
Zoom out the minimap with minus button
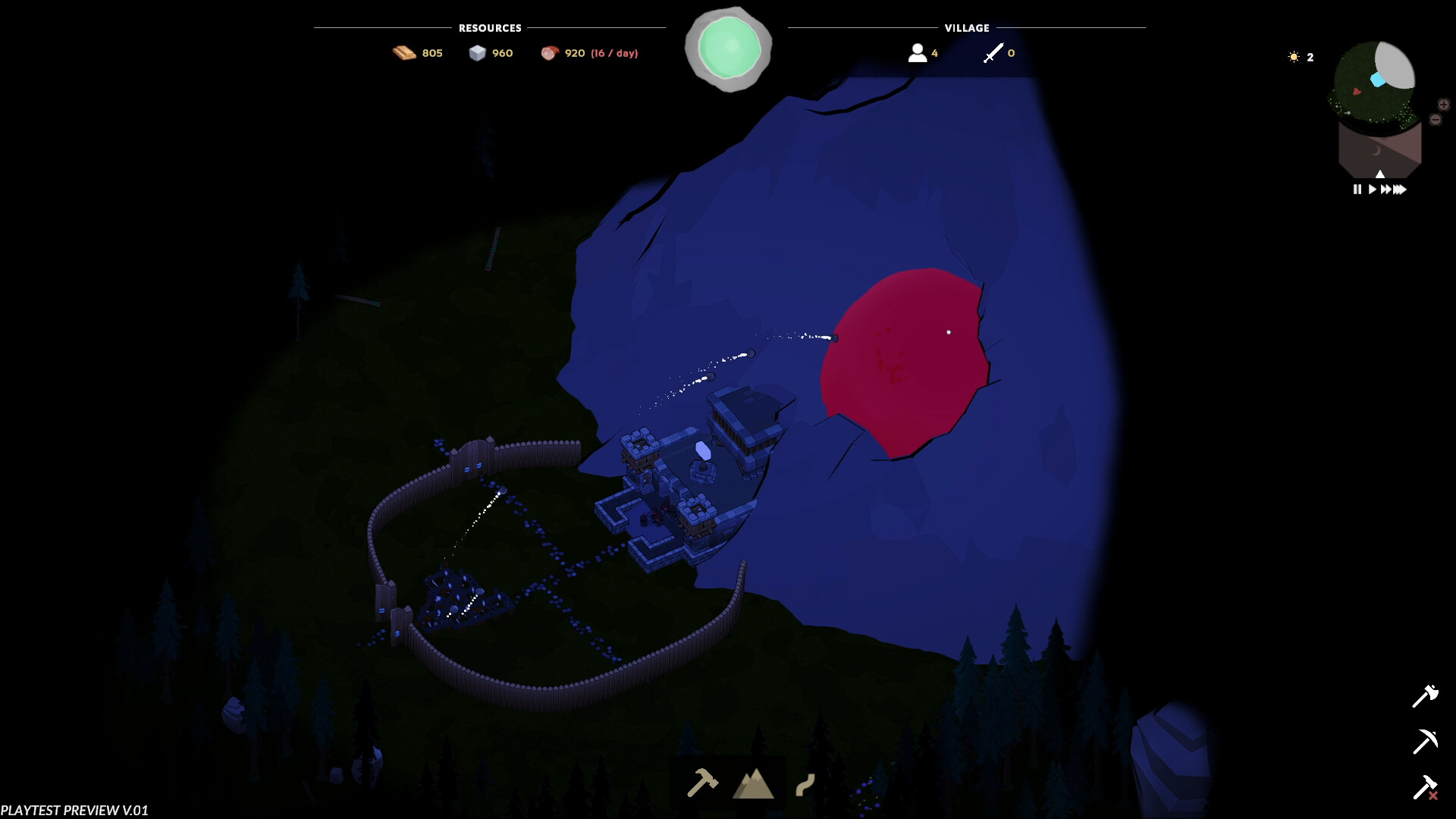pos(1434,119)
